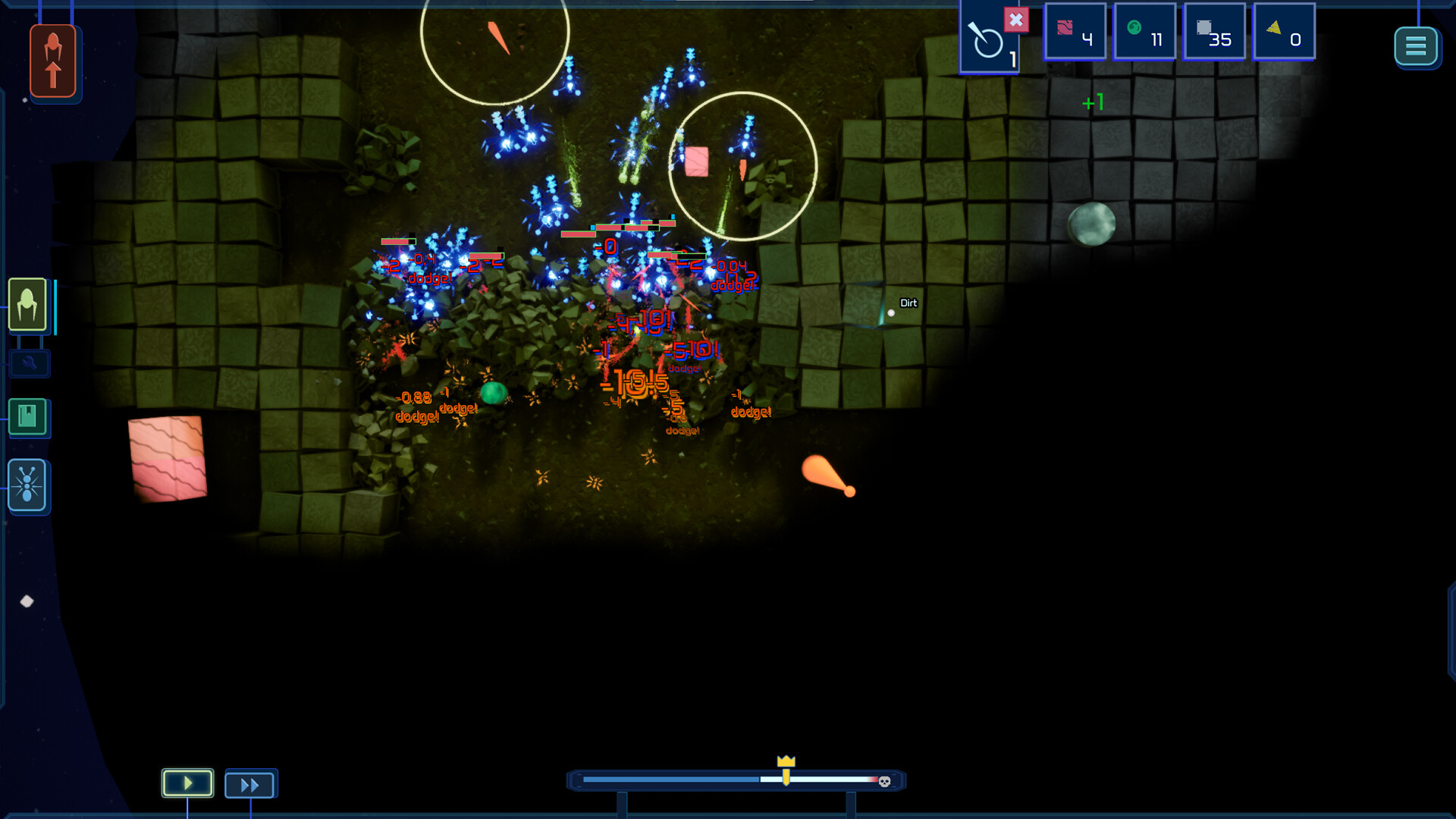This screenshot has width=1456, height=819.
Task: Click the green orb resource counter showing 11
Action: (1144, 32)
